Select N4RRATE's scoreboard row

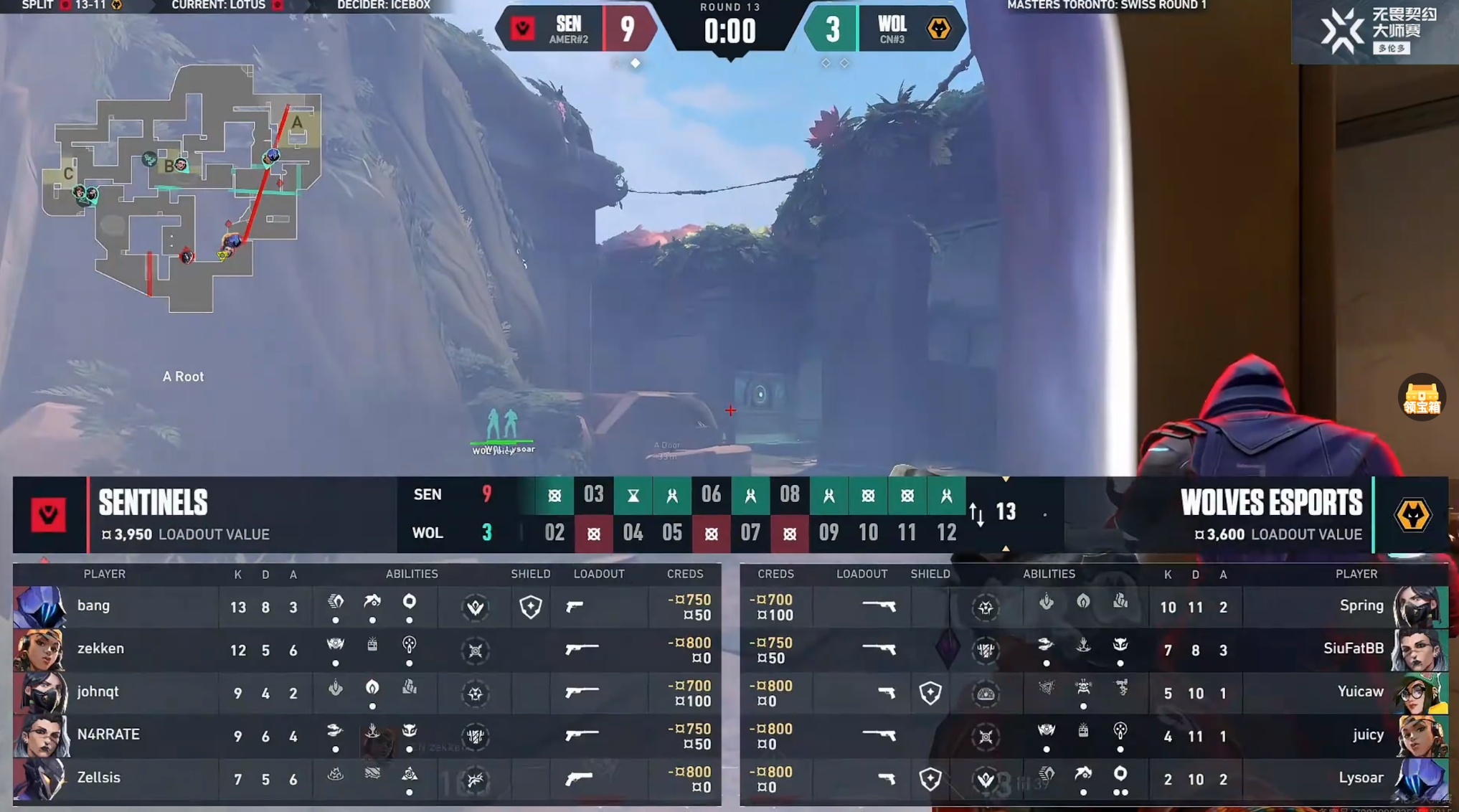point(108,735)
